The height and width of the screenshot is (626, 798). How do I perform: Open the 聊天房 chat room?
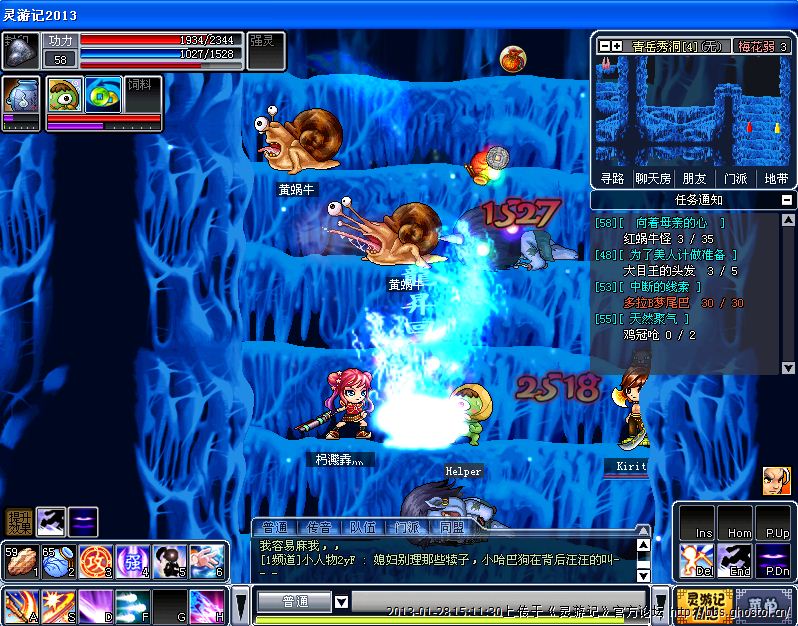click(653, 178)
